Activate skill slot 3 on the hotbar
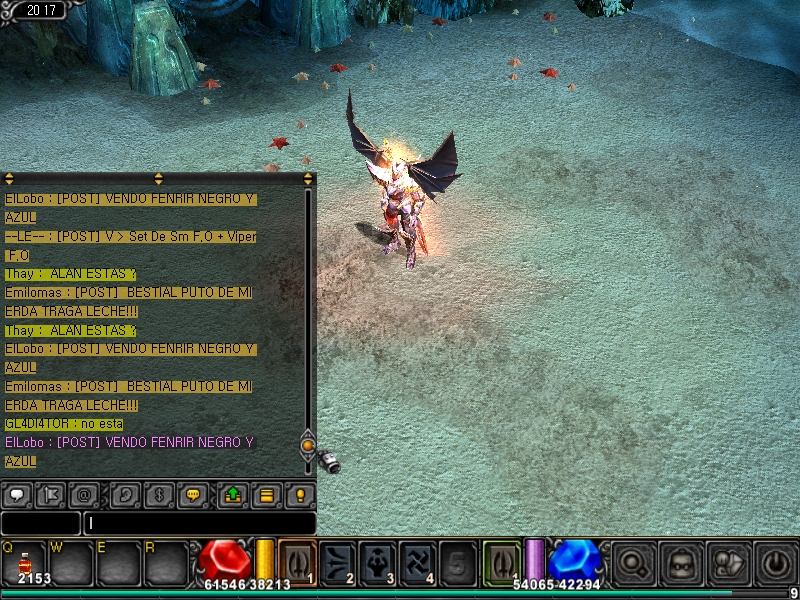The height and width of the screenshot is (600, 800). [377, 562]
